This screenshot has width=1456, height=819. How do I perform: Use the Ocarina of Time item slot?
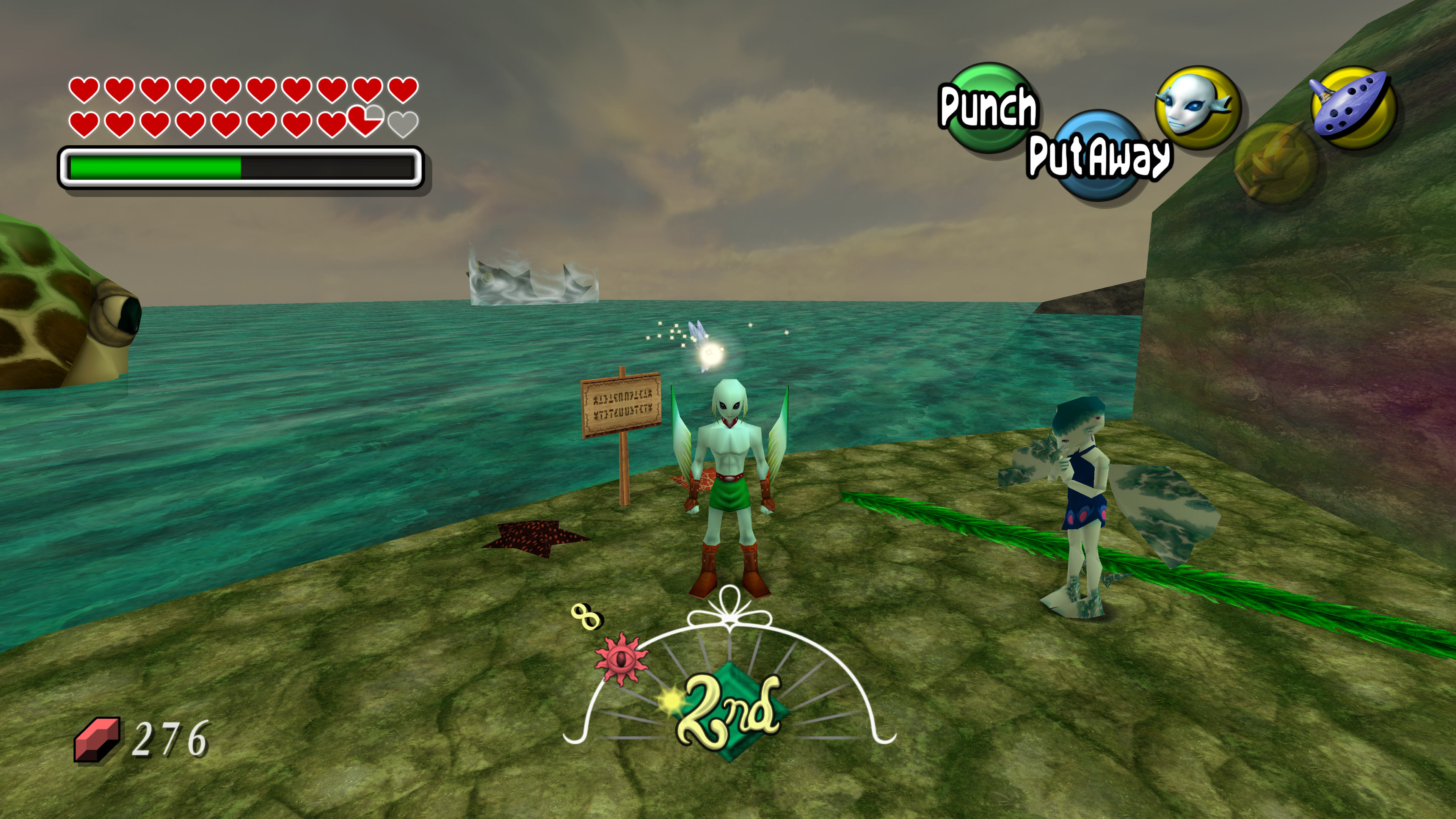coord(1354,107)
